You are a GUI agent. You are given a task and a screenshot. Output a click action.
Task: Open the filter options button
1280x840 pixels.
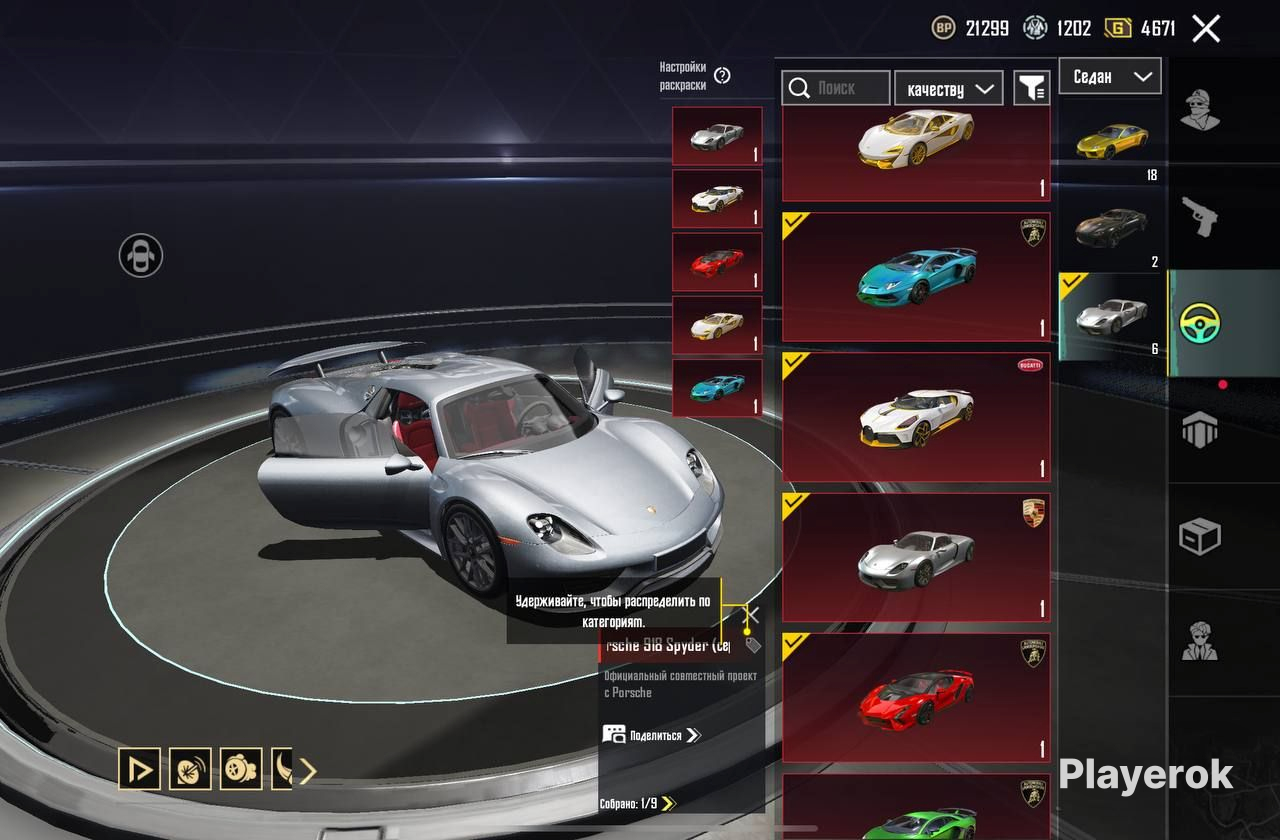[x=1031, y=88]
